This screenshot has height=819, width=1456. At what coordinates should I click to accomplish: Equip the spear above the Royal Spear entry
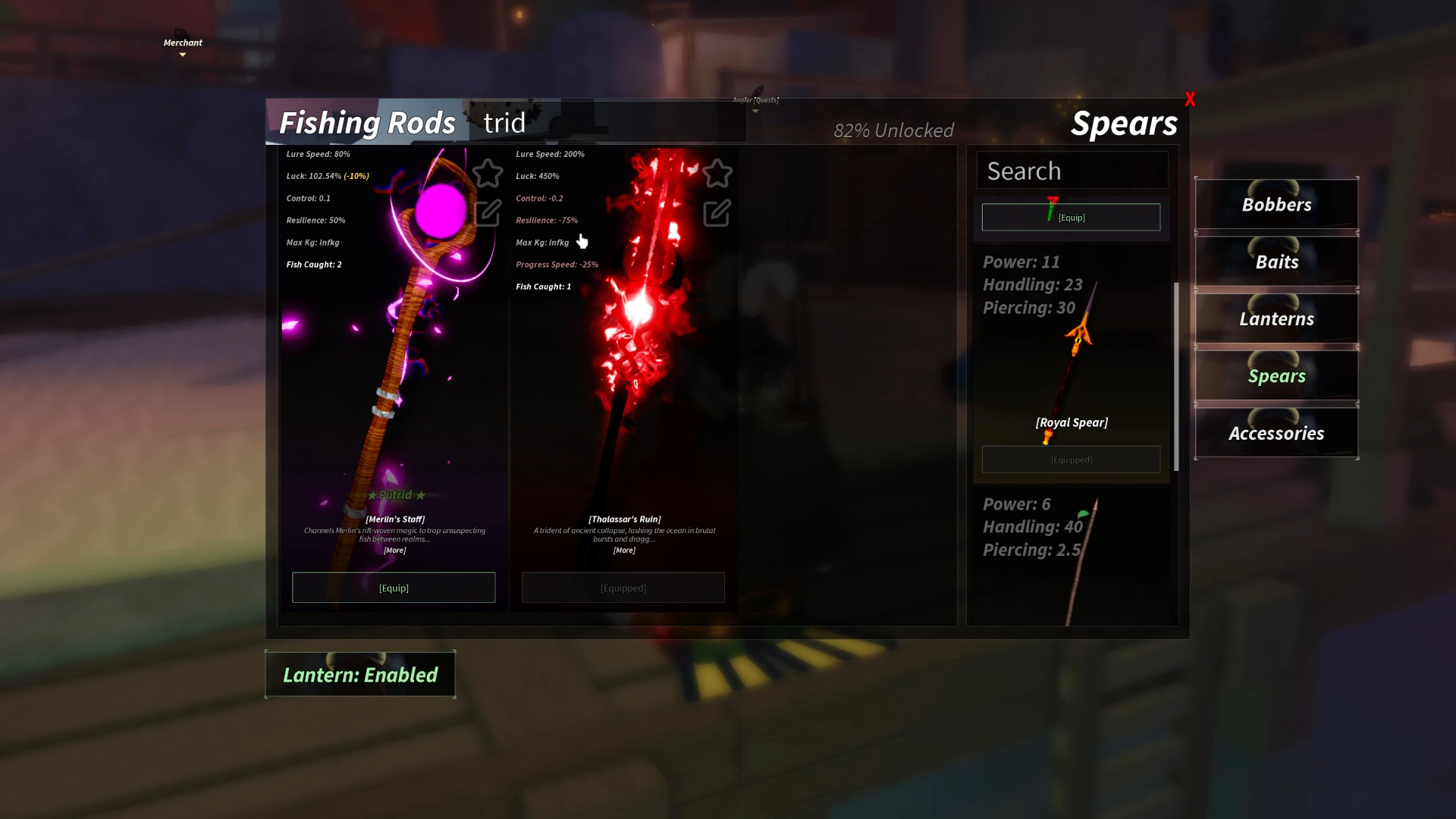click(x=1071, y=217)
